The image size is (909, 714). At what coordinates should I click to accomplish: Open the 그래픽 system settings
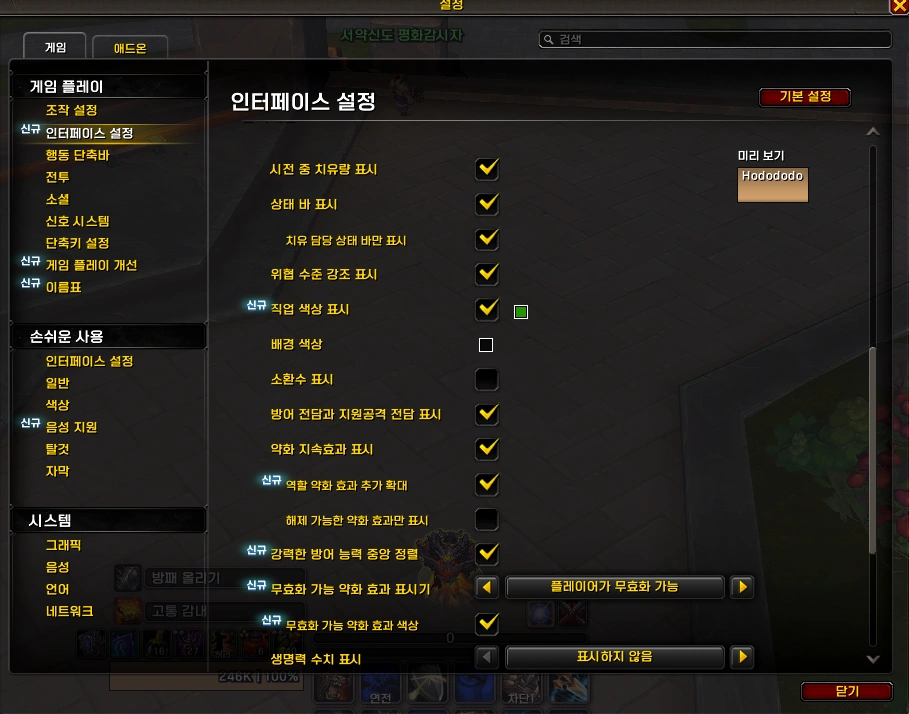click(63, 545)
